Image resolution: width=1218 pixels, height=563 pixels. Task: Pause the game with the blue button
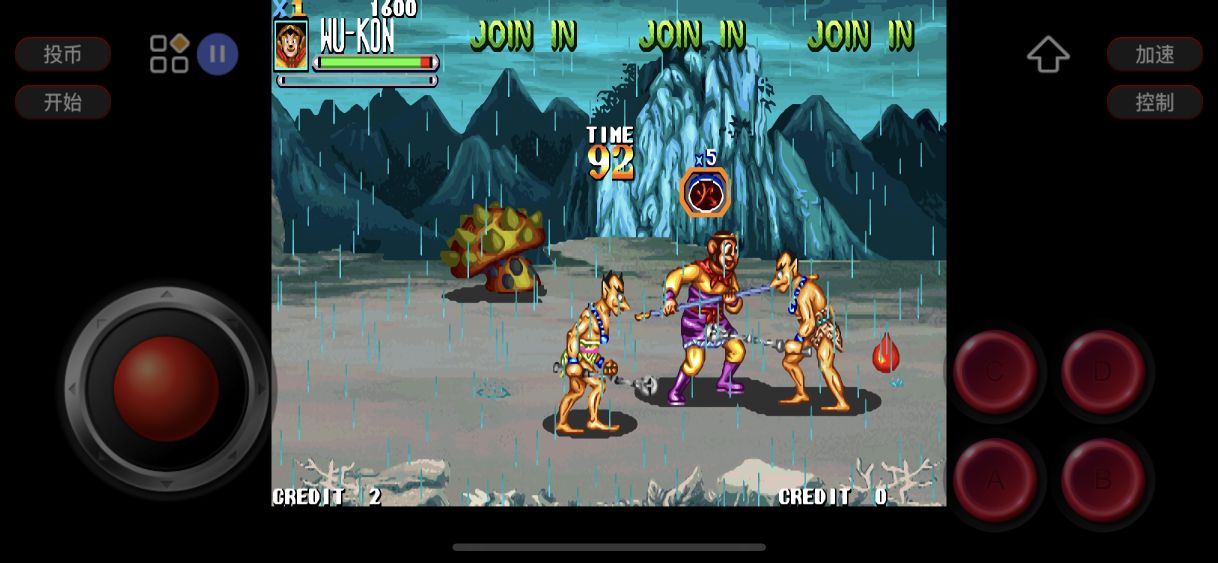[217, 54]
